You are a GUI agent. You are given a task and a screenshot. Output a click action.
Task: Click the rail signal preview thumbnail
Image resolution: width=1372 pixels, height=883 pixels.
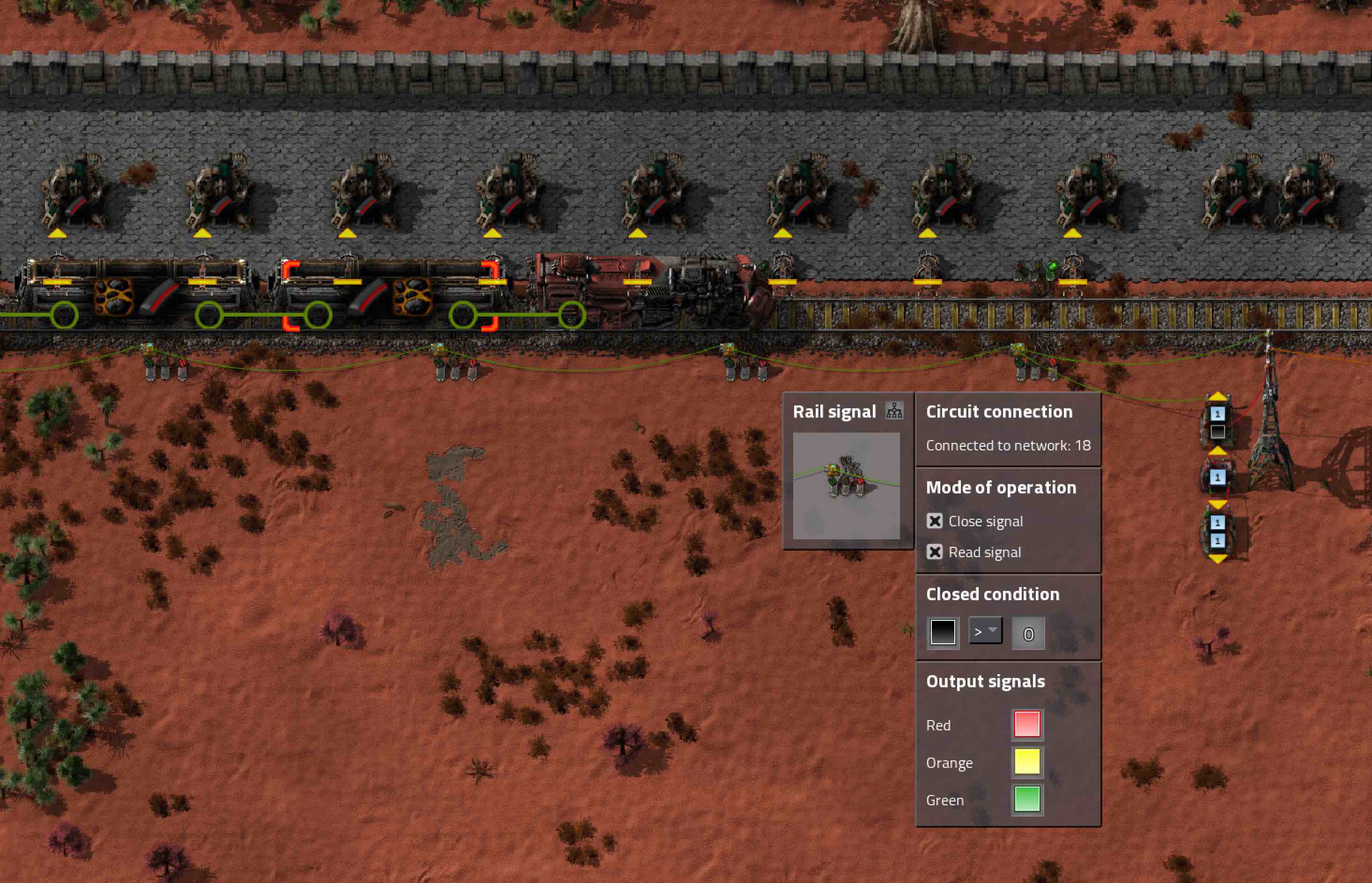click(846, 486)
